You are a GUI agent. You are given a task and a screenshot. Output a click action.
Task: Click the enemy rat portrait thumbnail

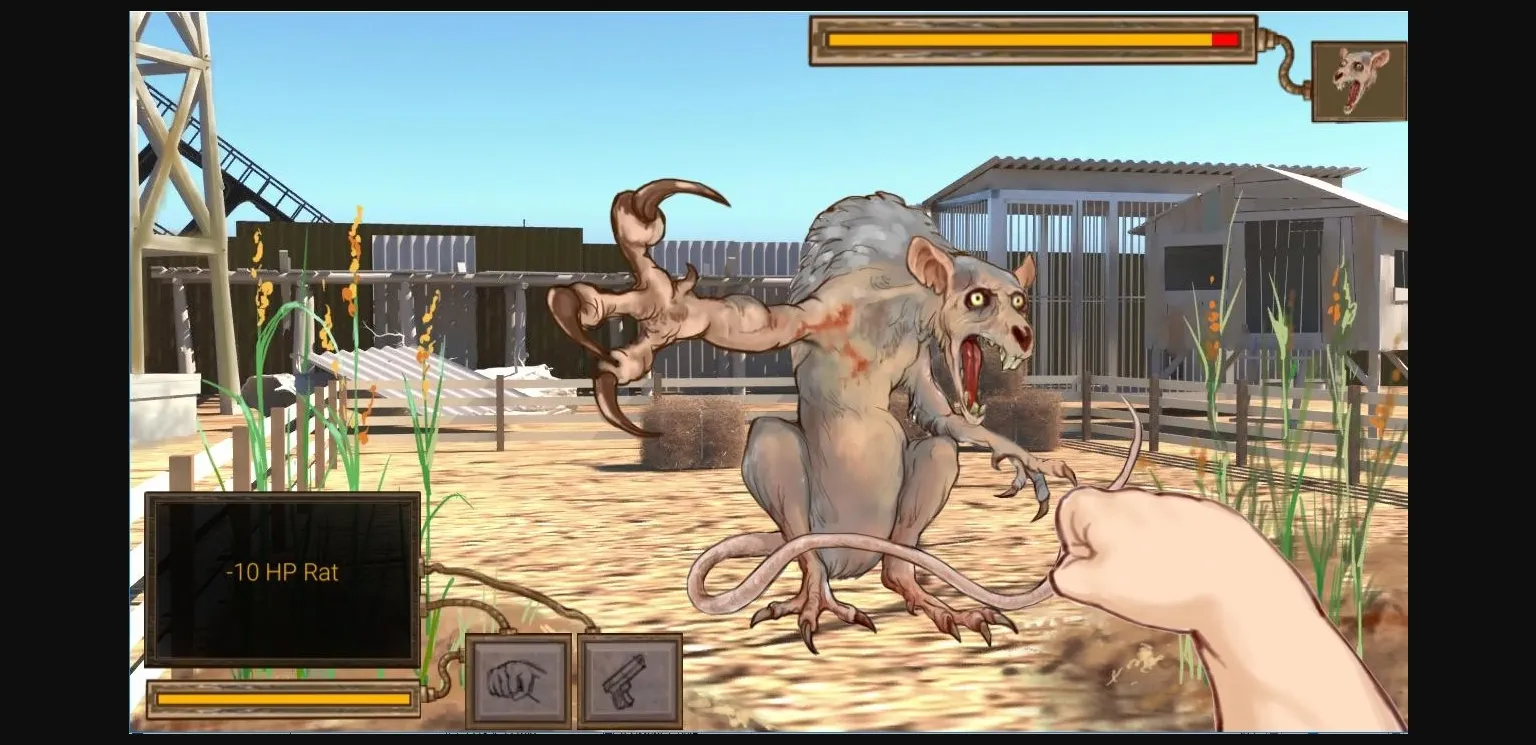(1358, 80)
